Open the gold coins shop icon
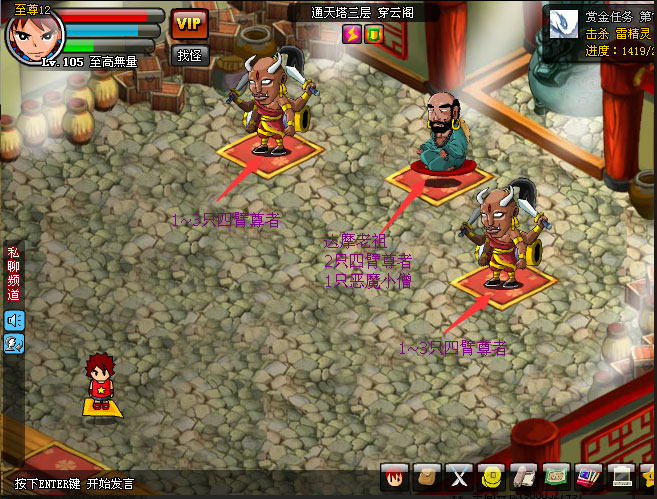Screen dimensions: 657x499 pyautogui.click(x=491, y=477)
